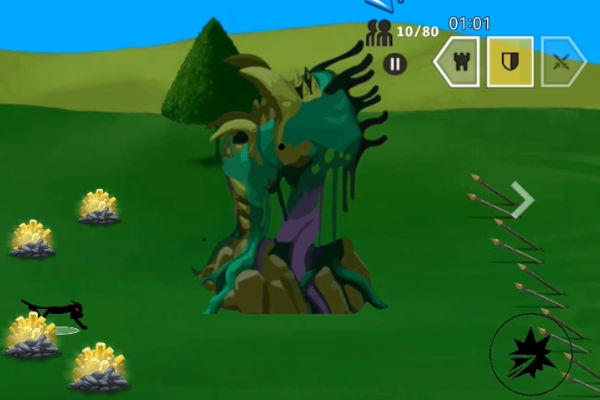The width and height of the screenshot is (600, 400).
Task: Select the shield defend formation
Action: (510, 62)
